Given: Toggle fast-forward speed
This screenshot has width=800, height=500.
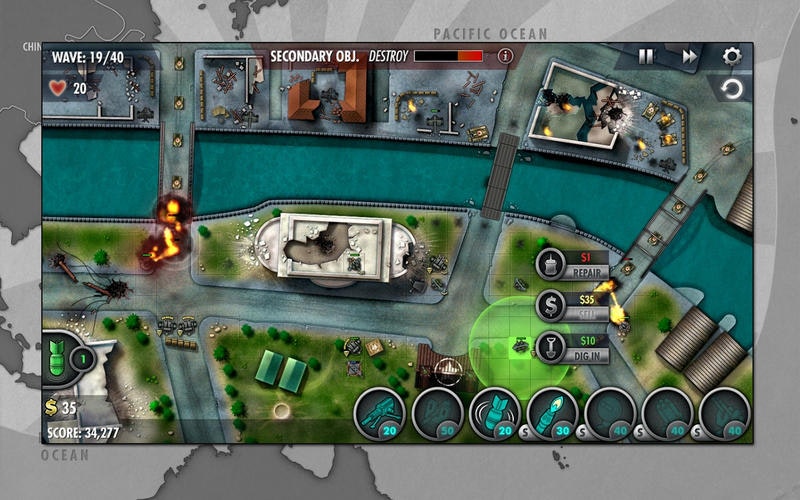Looking at the screenshot, I should click(x=690, y=57).
